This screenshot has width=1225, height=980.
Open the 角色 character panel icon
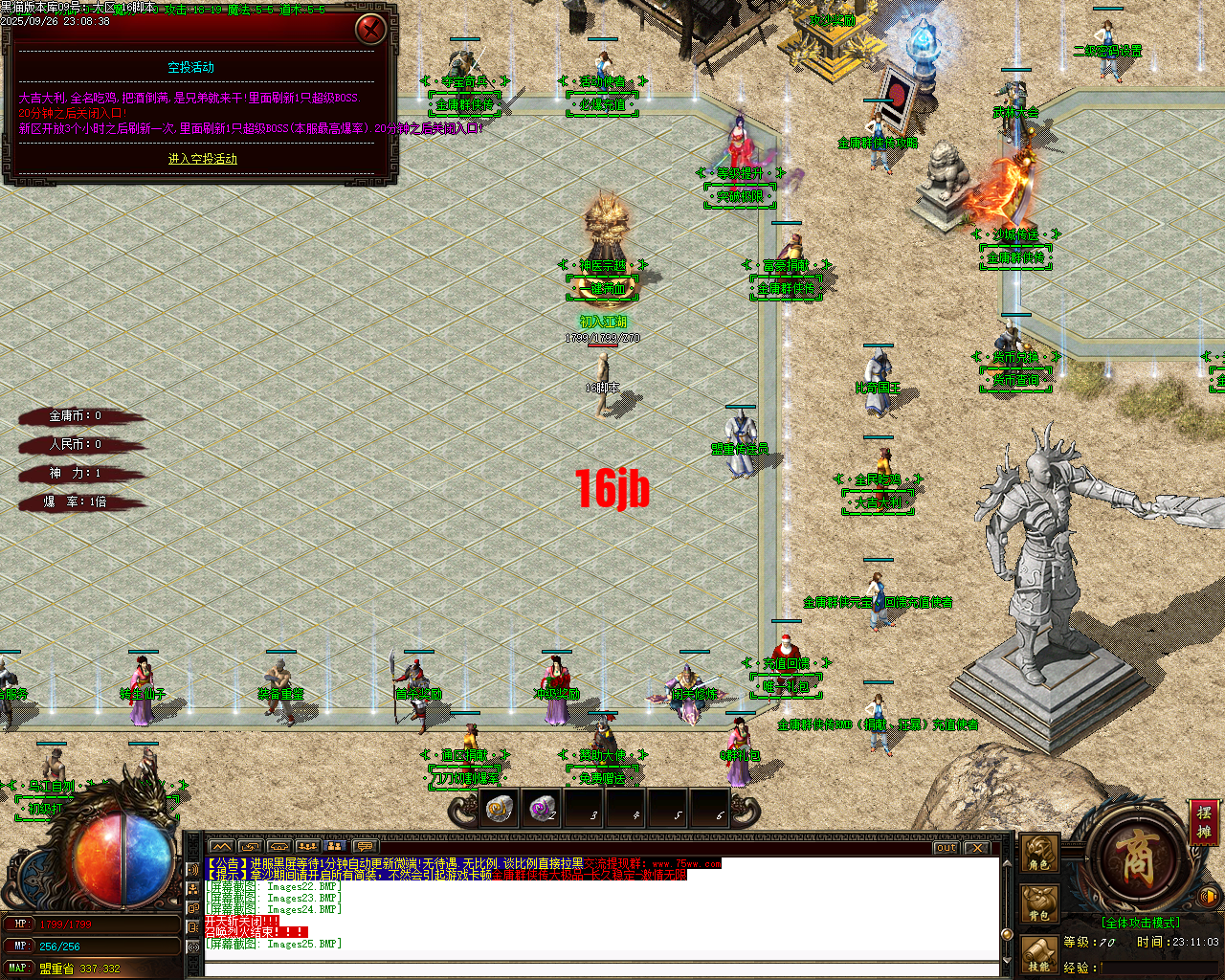coord(1039,853)
